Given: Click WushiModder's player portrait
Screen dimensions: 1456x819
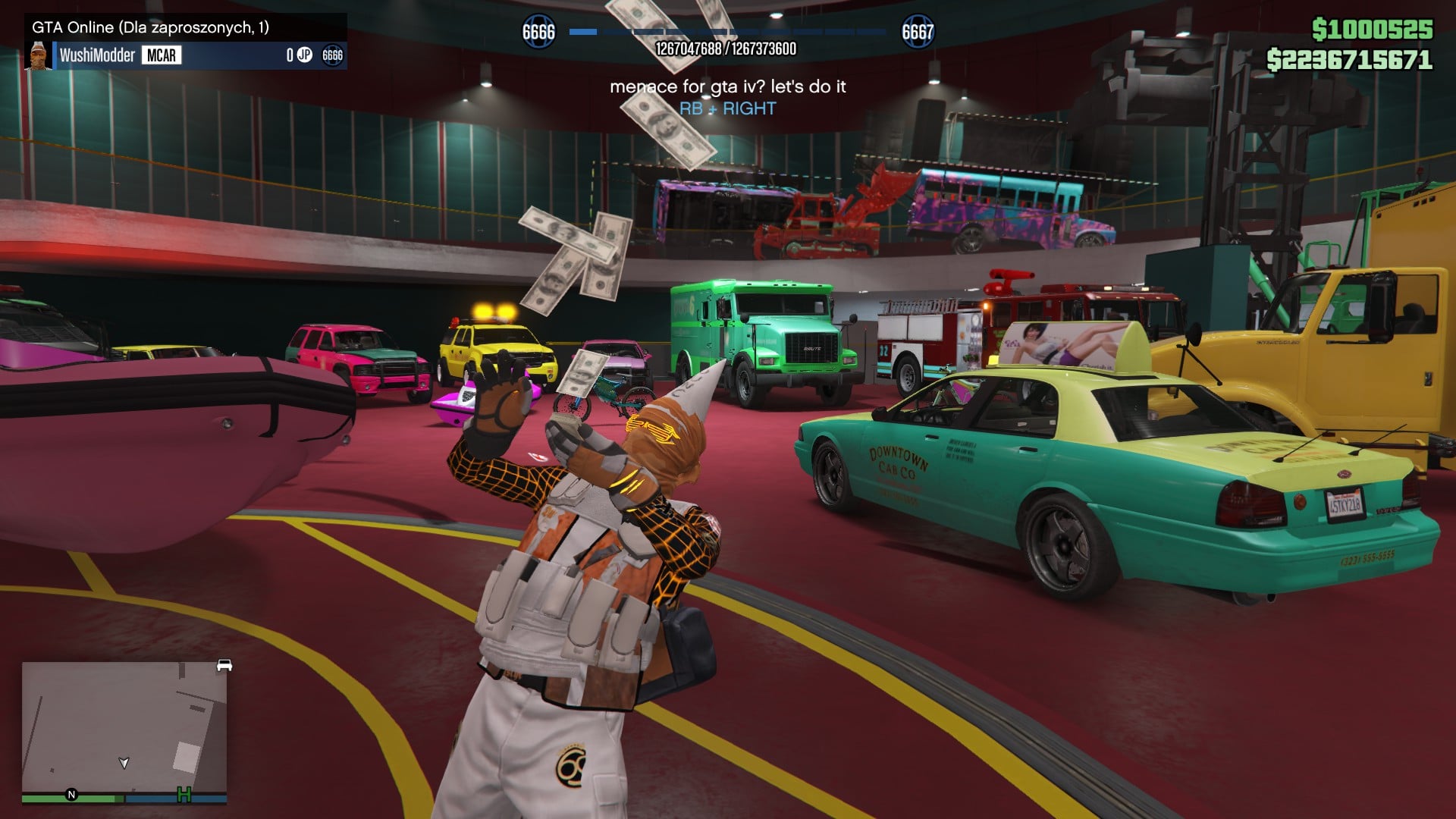Looking at the screenshot, I should 39,55.
